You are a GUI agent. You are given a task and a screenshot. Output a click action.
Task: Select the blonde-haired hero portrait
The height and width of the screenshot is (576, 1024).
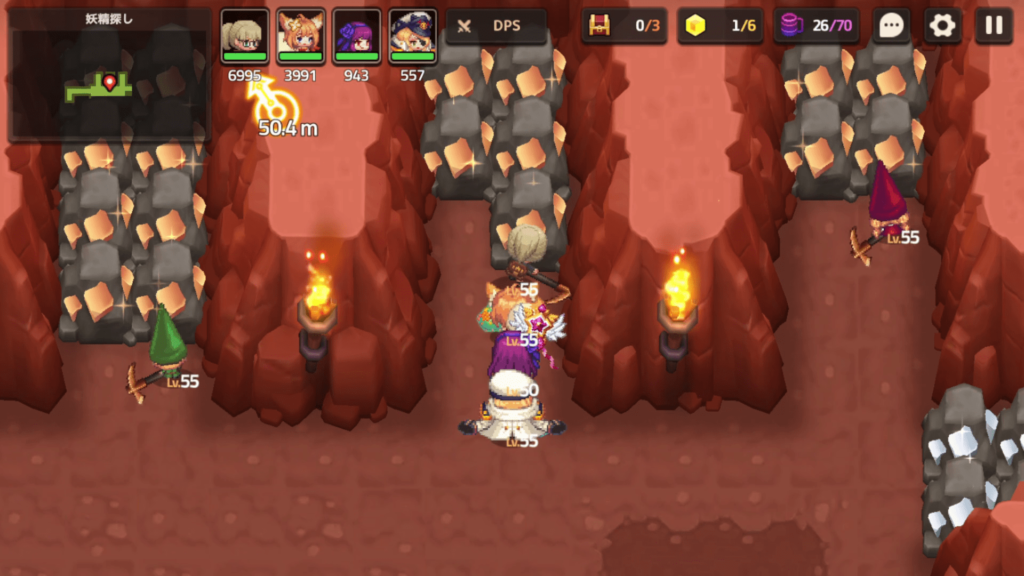[245, 36]
